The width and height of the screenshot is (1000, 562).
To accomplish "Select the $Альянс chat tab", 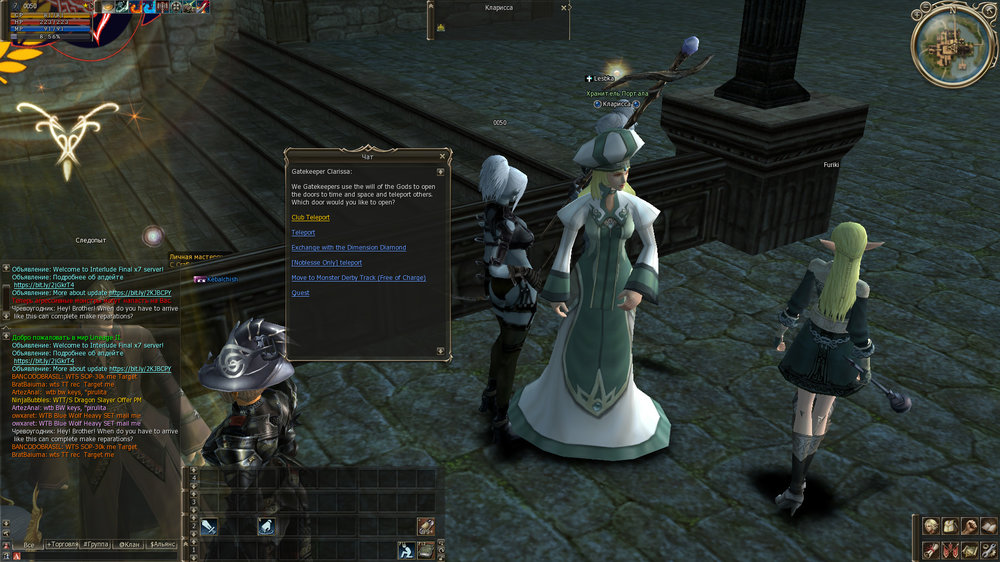I will pos(162,545).
